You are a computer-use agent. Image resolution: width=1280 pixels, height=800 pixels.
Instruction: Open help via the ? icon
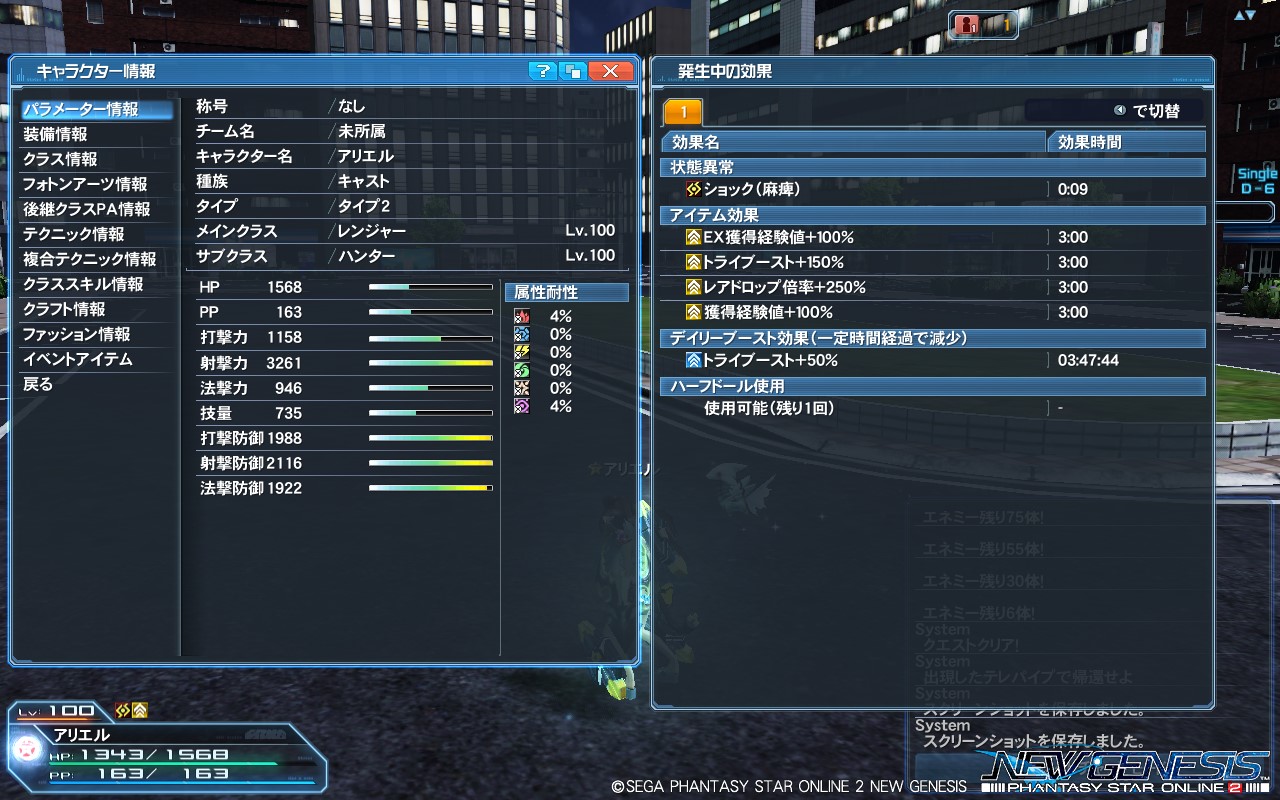click(x=541, y=71)
